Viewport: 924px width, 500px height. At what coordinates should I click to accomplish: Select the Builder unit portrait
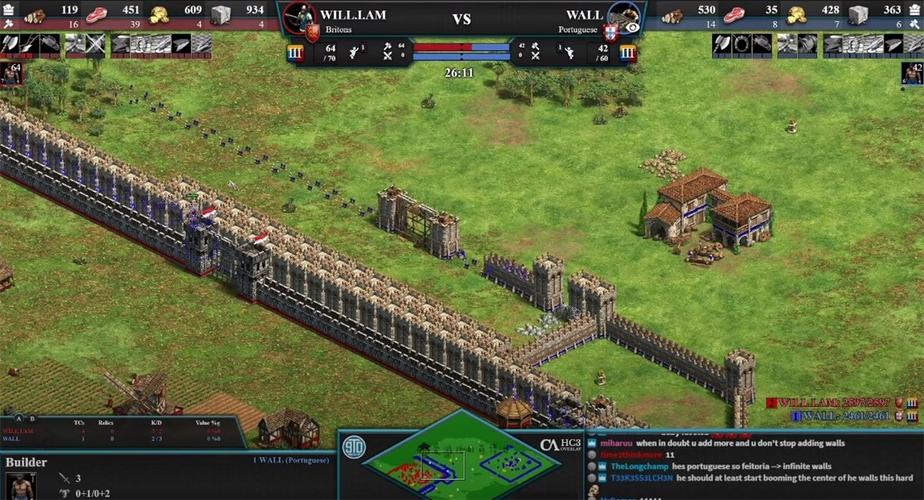(x=20, y=485)
